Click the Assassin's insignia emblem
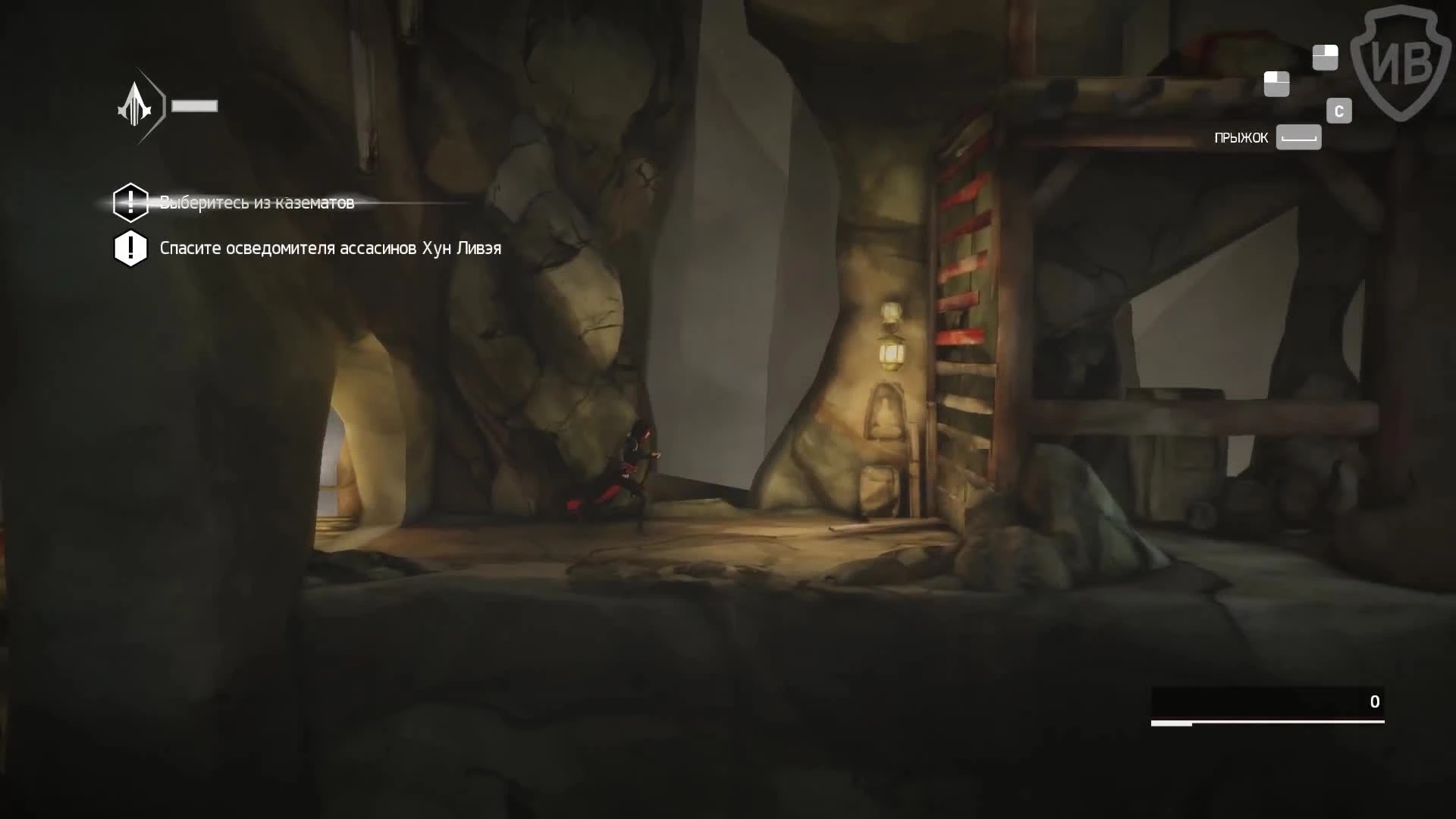 click(139, 106)
